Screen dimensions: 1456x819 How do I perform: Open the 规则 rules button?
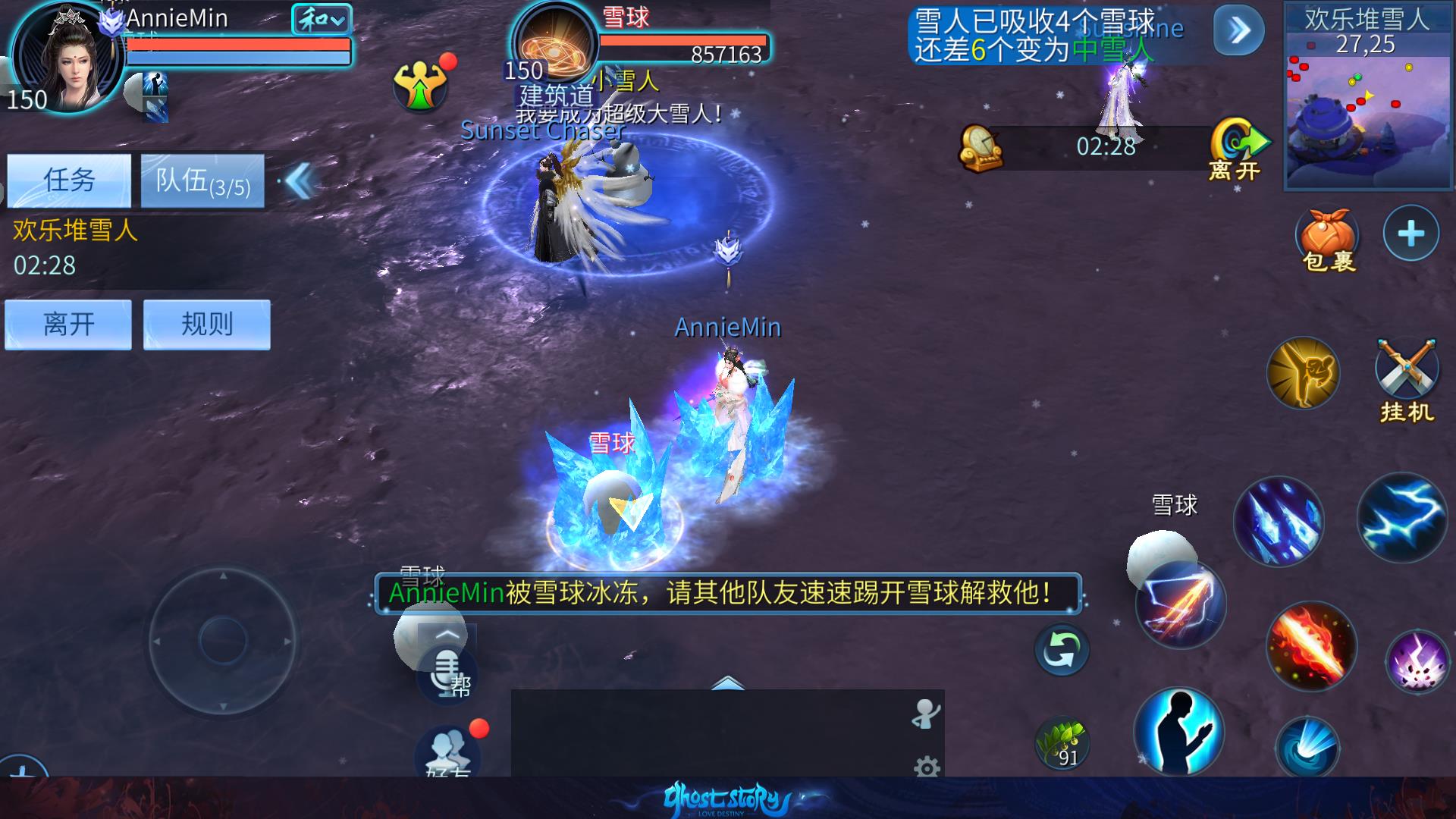coord(207,325)
